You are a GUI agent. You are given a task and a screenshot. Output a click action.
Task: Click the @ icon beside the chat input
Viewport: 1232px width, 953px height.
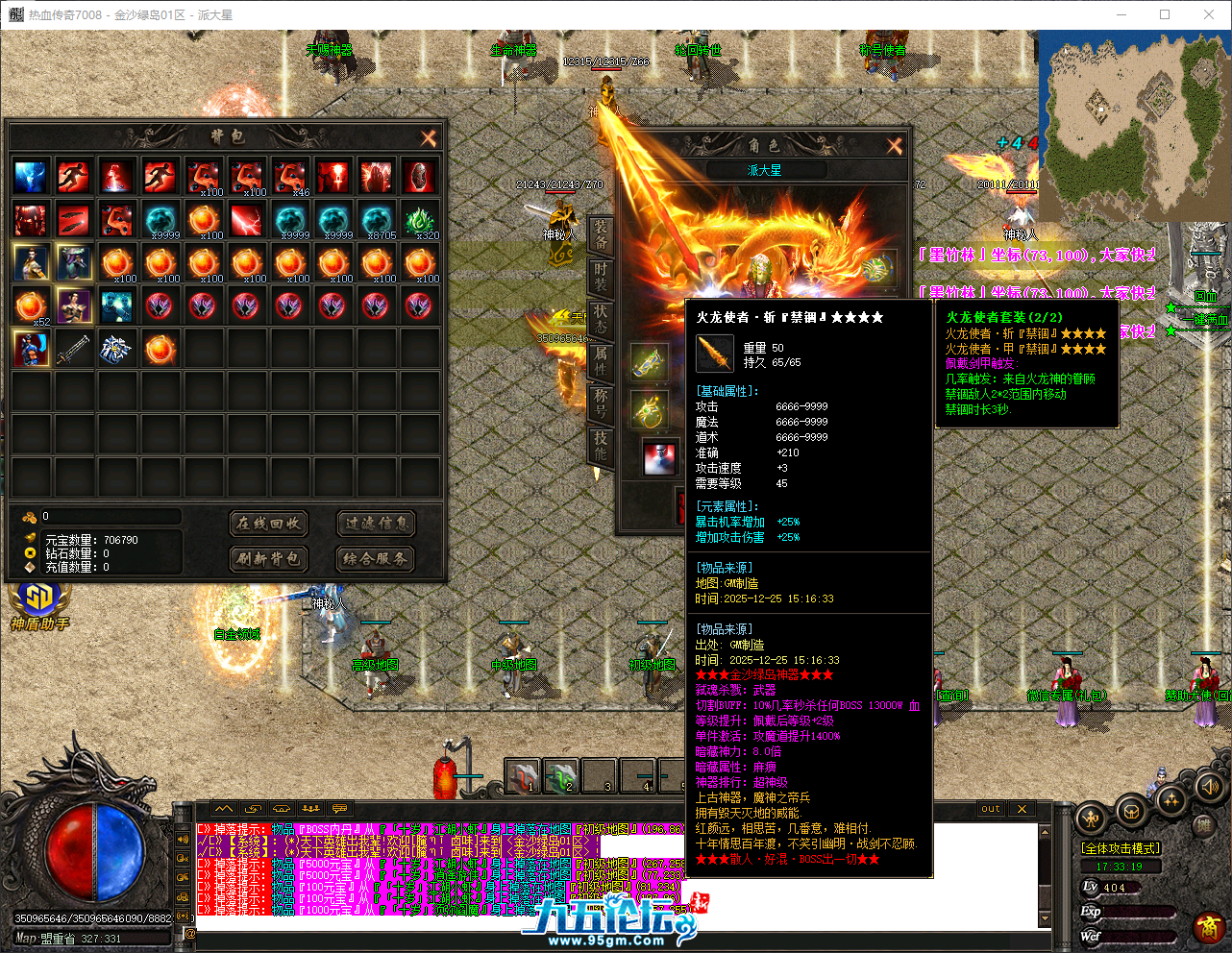point(190,935)
